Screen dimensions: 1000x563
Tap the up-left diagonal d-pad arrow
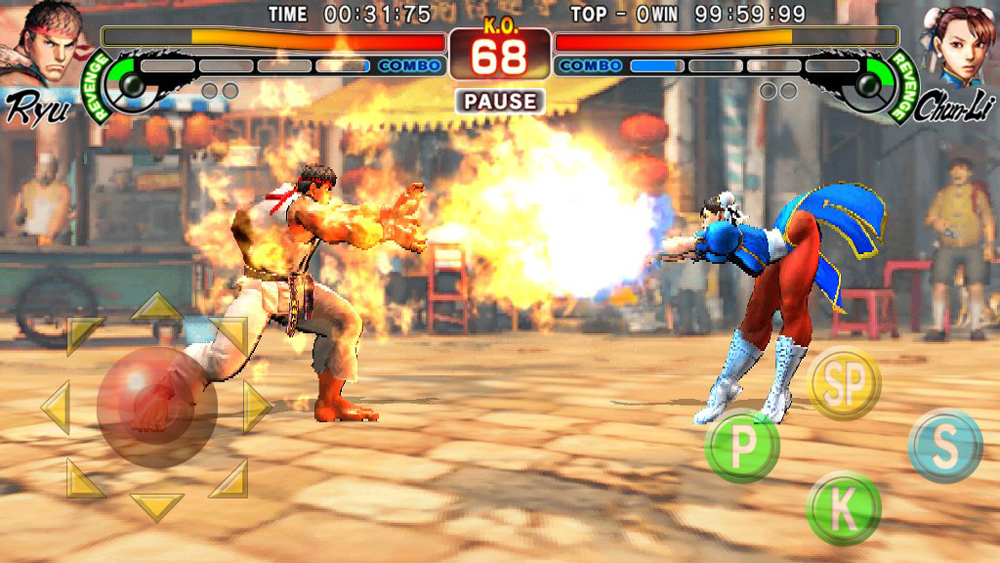[83, 335]
